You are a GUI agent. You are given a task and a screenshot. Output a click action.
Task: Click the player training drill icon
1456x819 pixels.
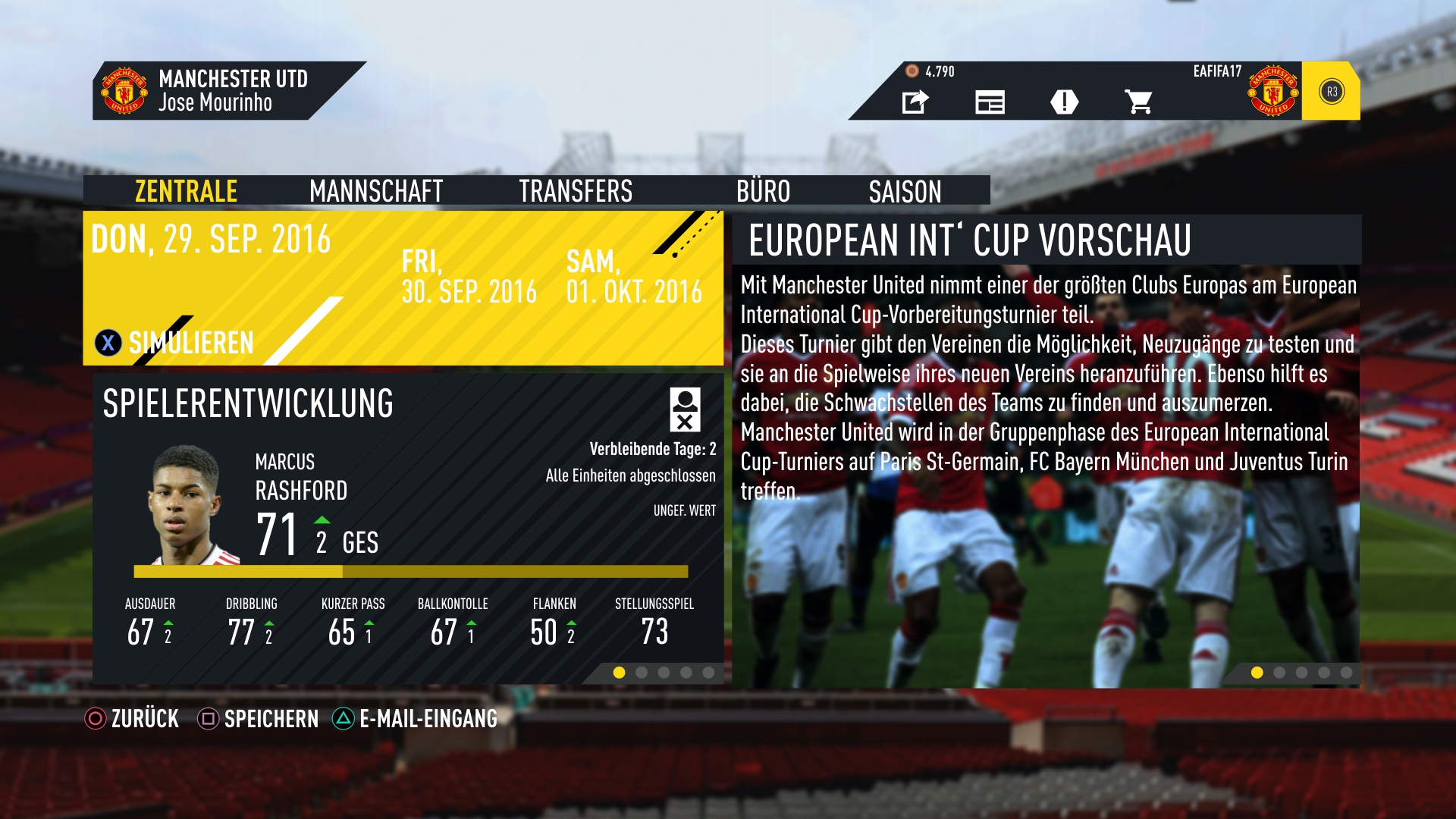pyautogui.click(x=685, y=409)
